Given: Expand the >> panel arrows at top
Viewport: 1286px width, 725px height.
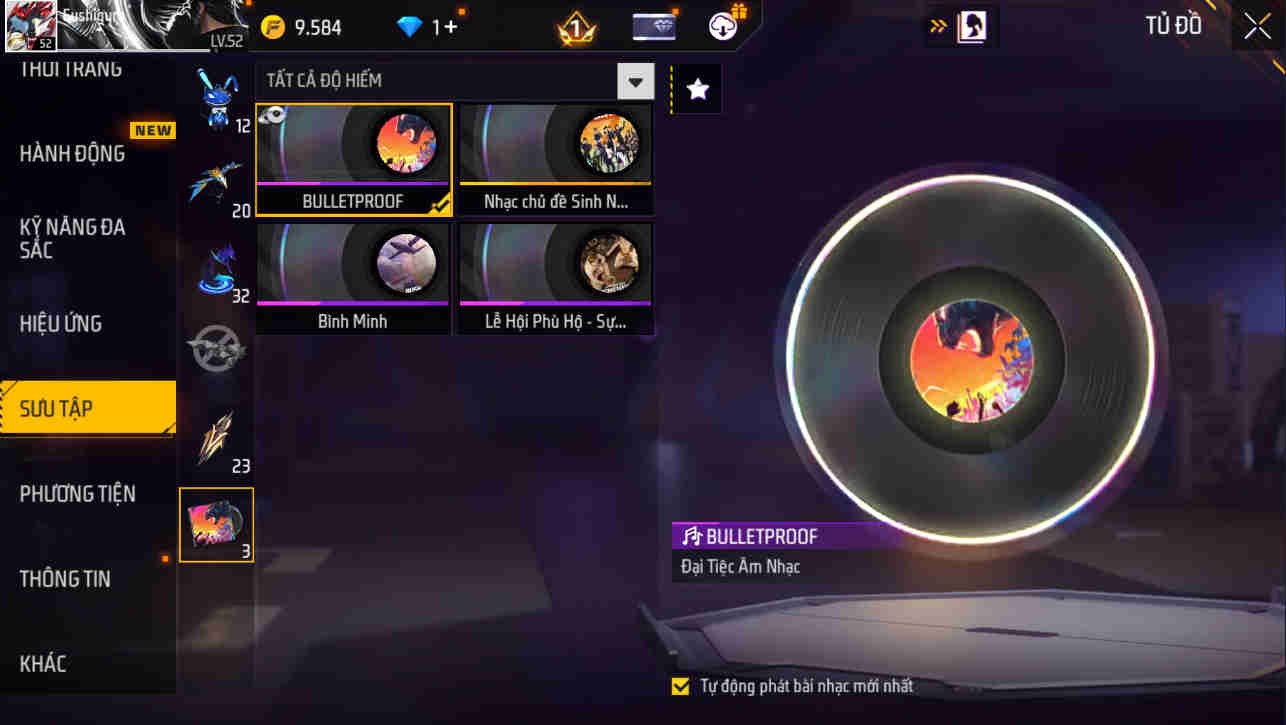Looking at the screenshot, I should pyautogui.click(x=938, y=27).
